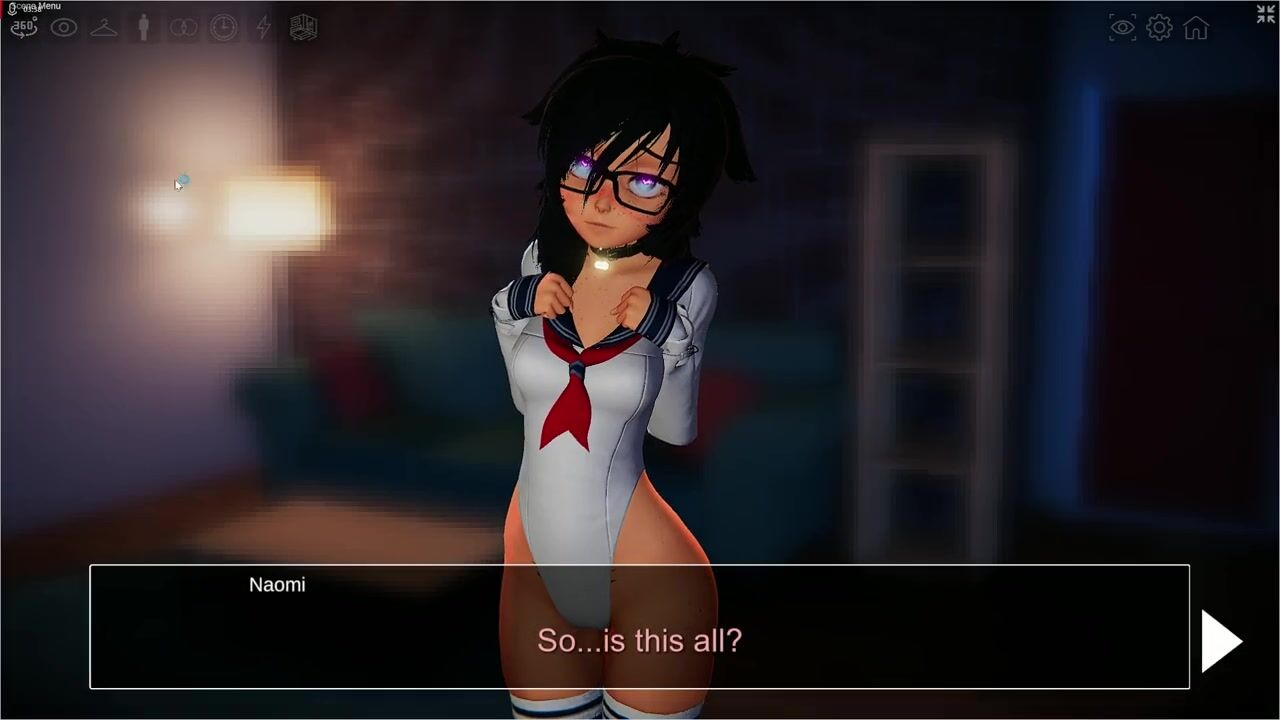
Task: Select the standing person pose icon
Action: pos(144,28)
